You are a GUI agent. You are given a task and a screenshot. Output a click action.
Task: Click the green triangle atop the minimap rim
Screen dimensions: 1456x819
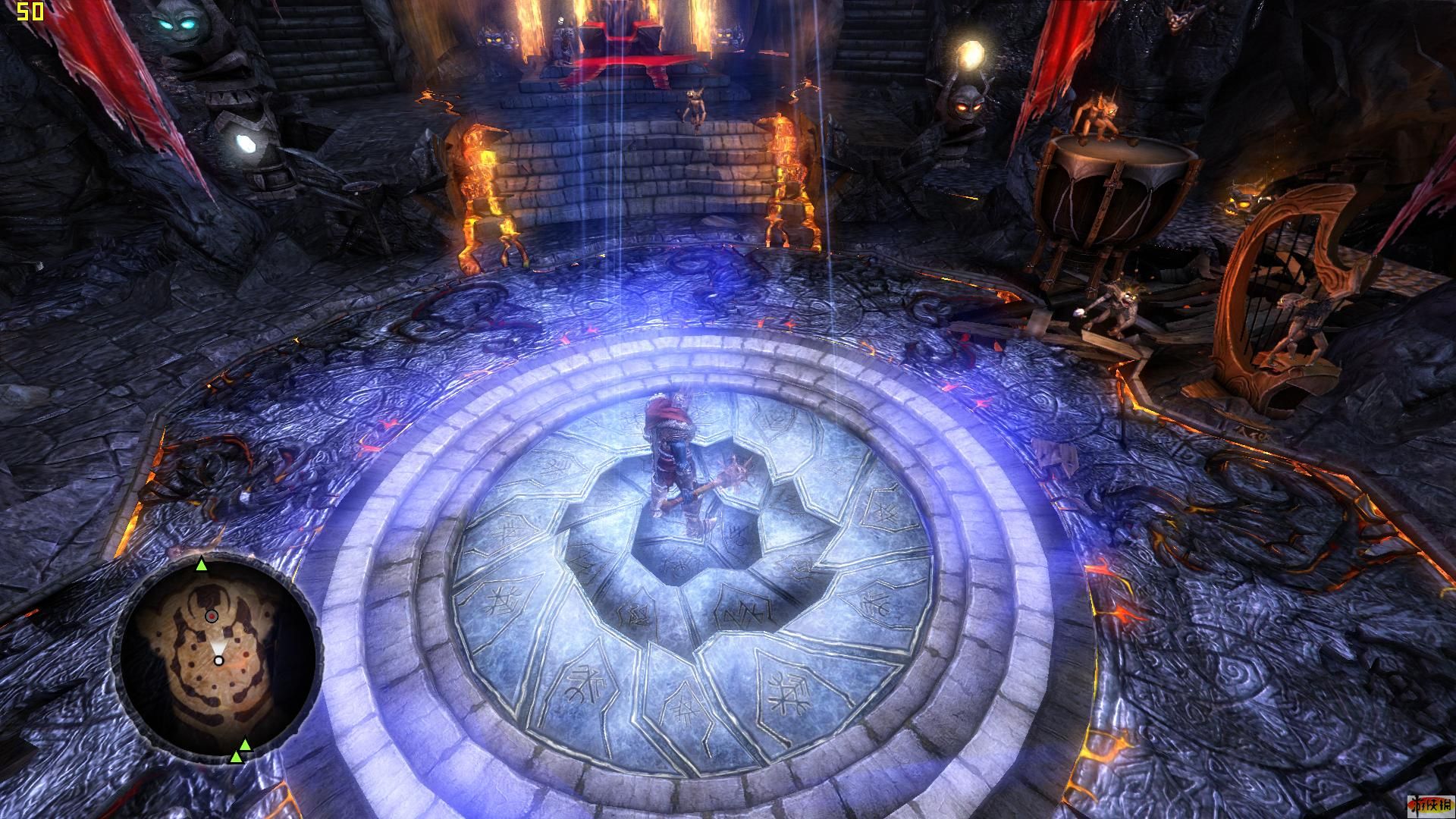[x=202, y=564]
